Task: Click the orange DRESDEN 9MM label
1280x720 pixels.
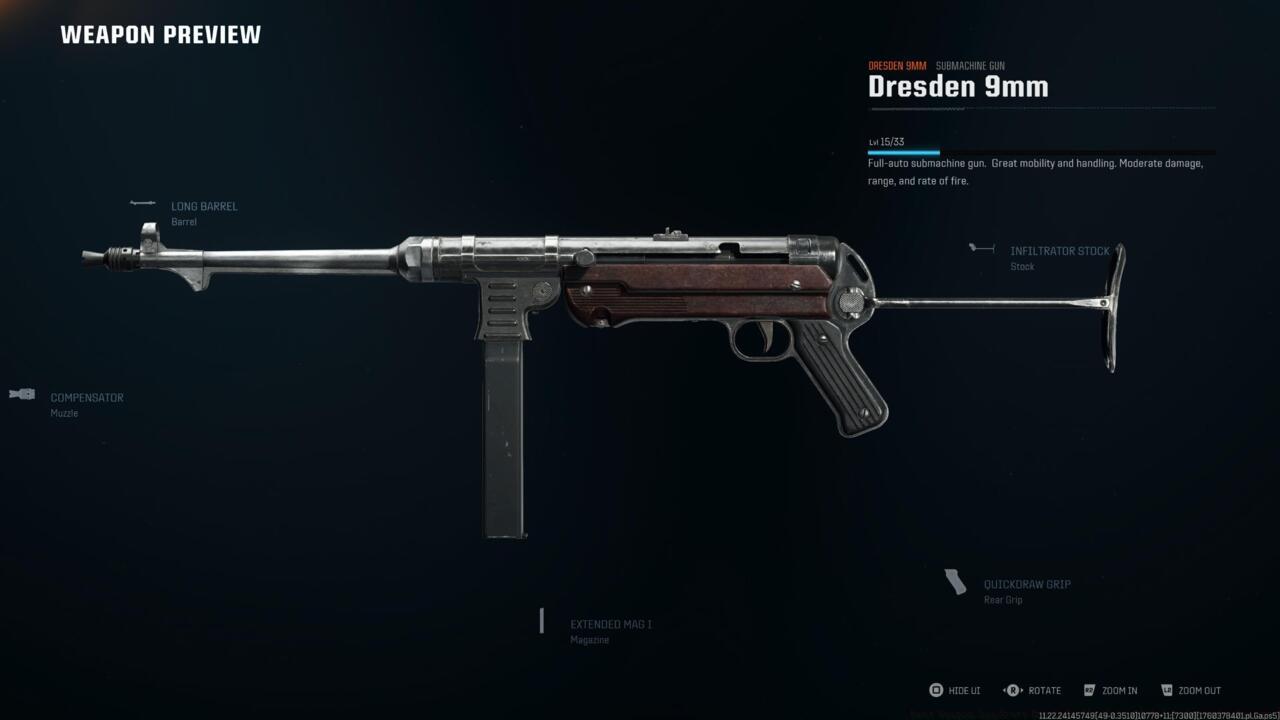Action: coord(897,64)
